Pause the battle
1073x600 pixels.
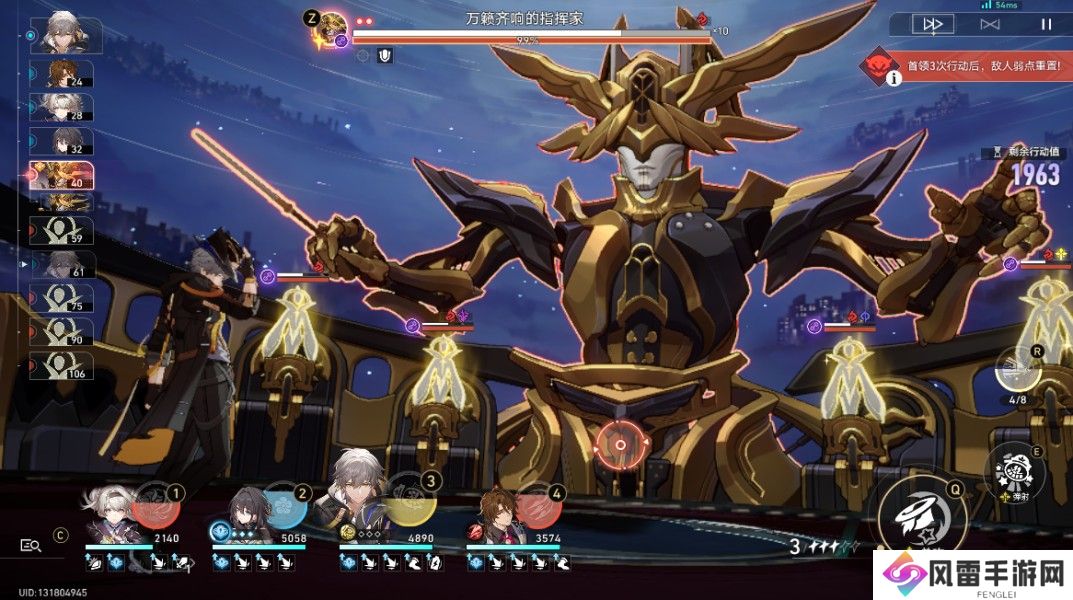(x=1046, y=24)
